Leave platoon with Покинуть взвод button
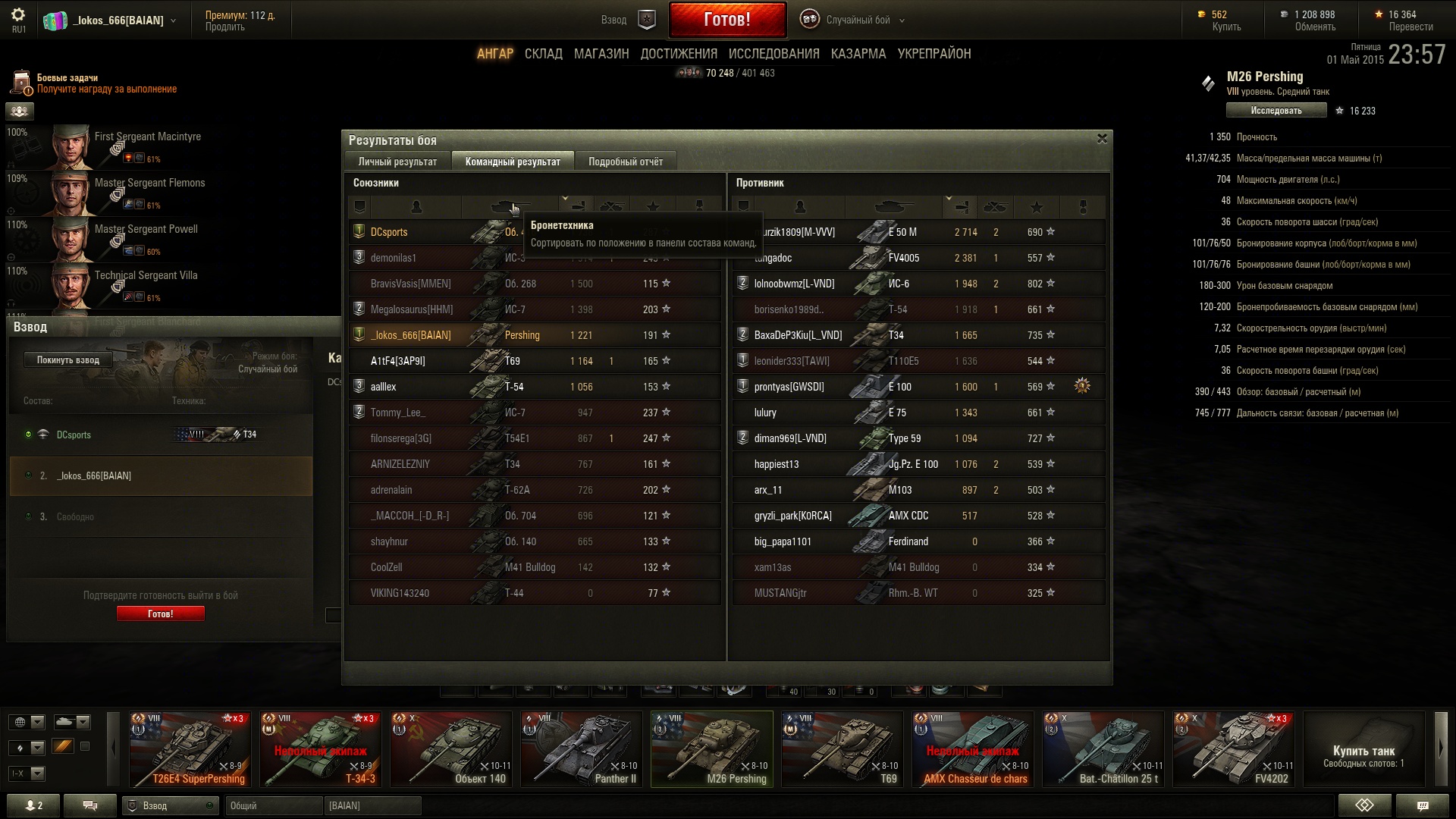 tap(68, 360)
